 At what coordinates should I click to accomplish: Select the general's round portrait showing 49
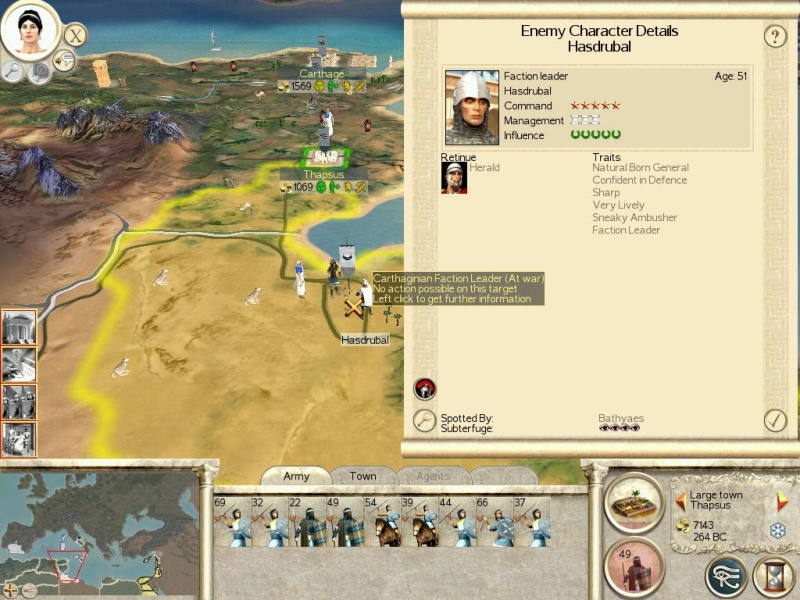(634, 567)
